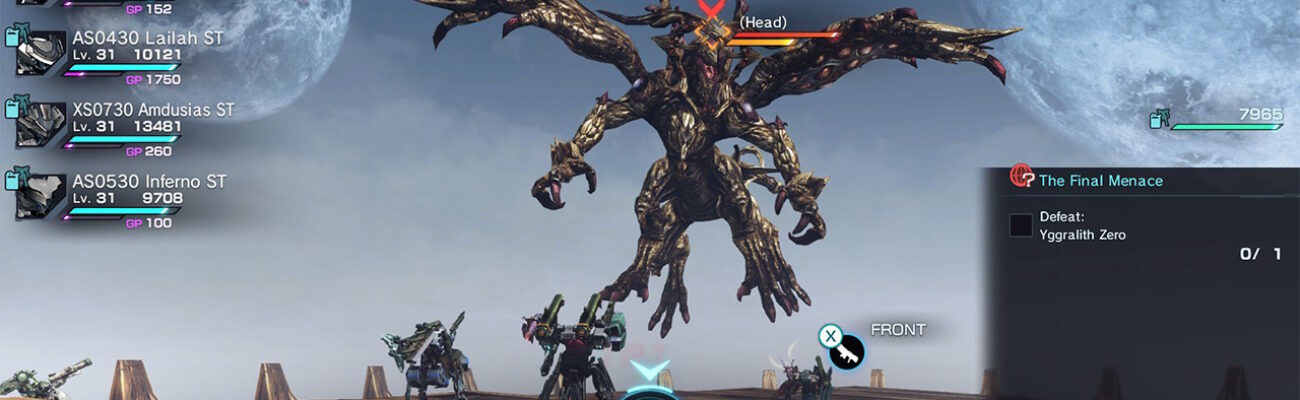The height and width of the screenshot is (400, 1300).
Task: Select the XS0730 Amdusias ST party member
Action: [153, 110]
